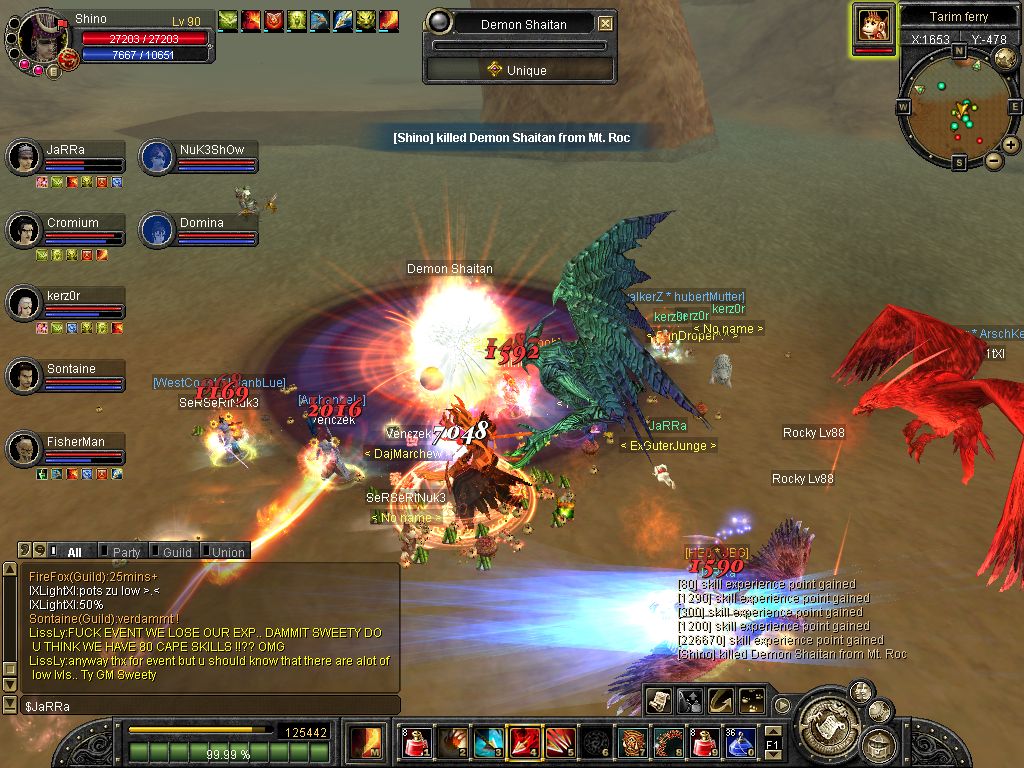Viewport: 1024px width, 768px height.
Task: Use the blue potion in hotbar slot 0
Action: click(741, 742)
